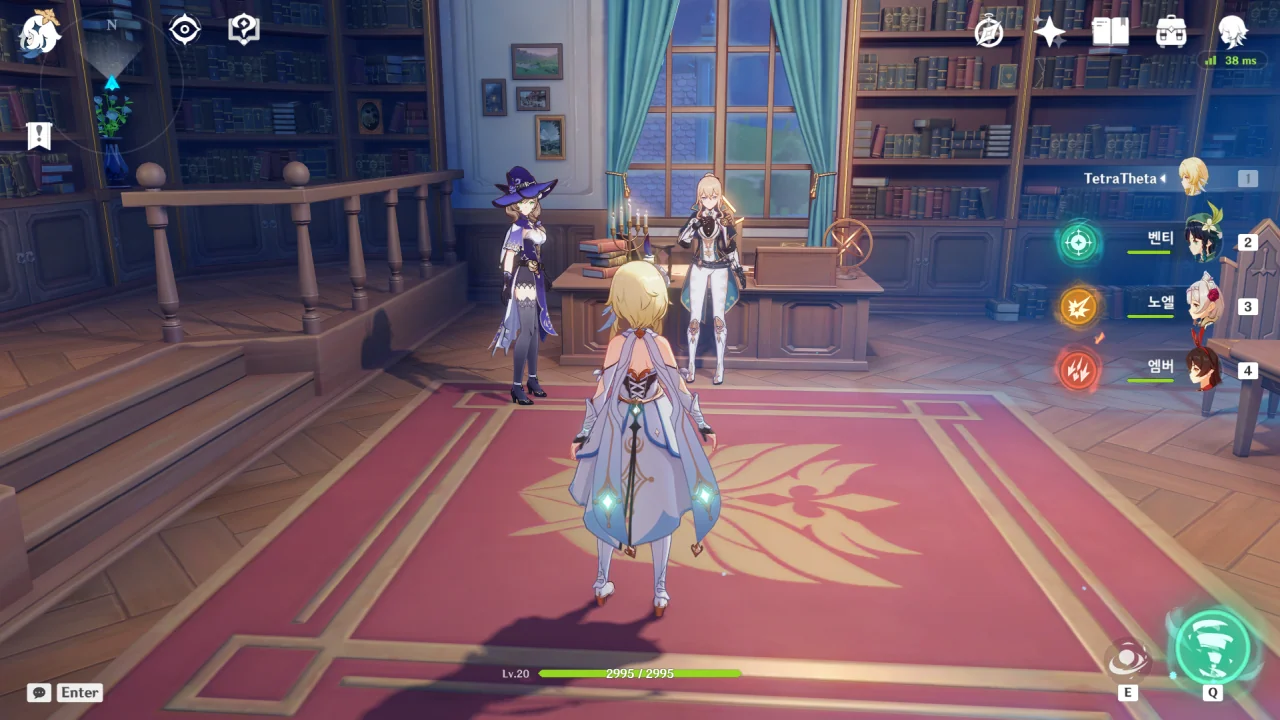The width and height of the screenshot is (1280, 720).
Task: Activate the elemental skill icon
Action: tap(1128, 661)
